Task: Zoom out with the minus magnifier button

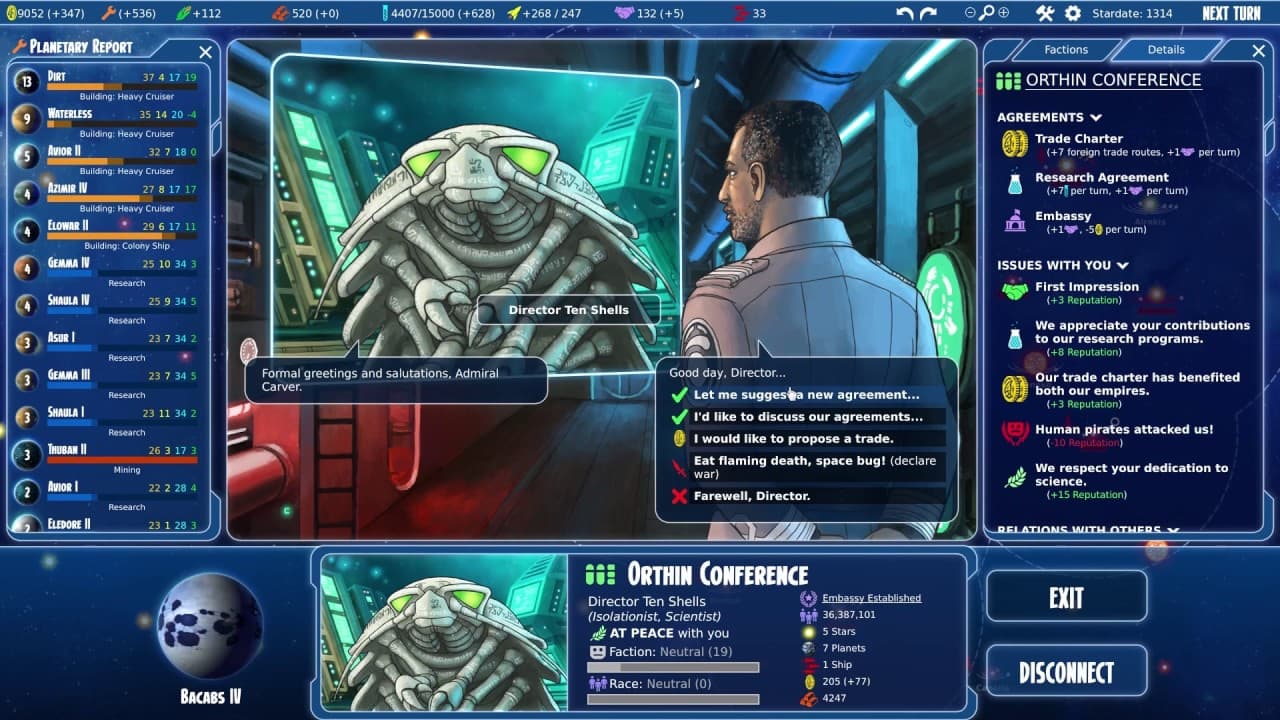Action: click(969, 13)
